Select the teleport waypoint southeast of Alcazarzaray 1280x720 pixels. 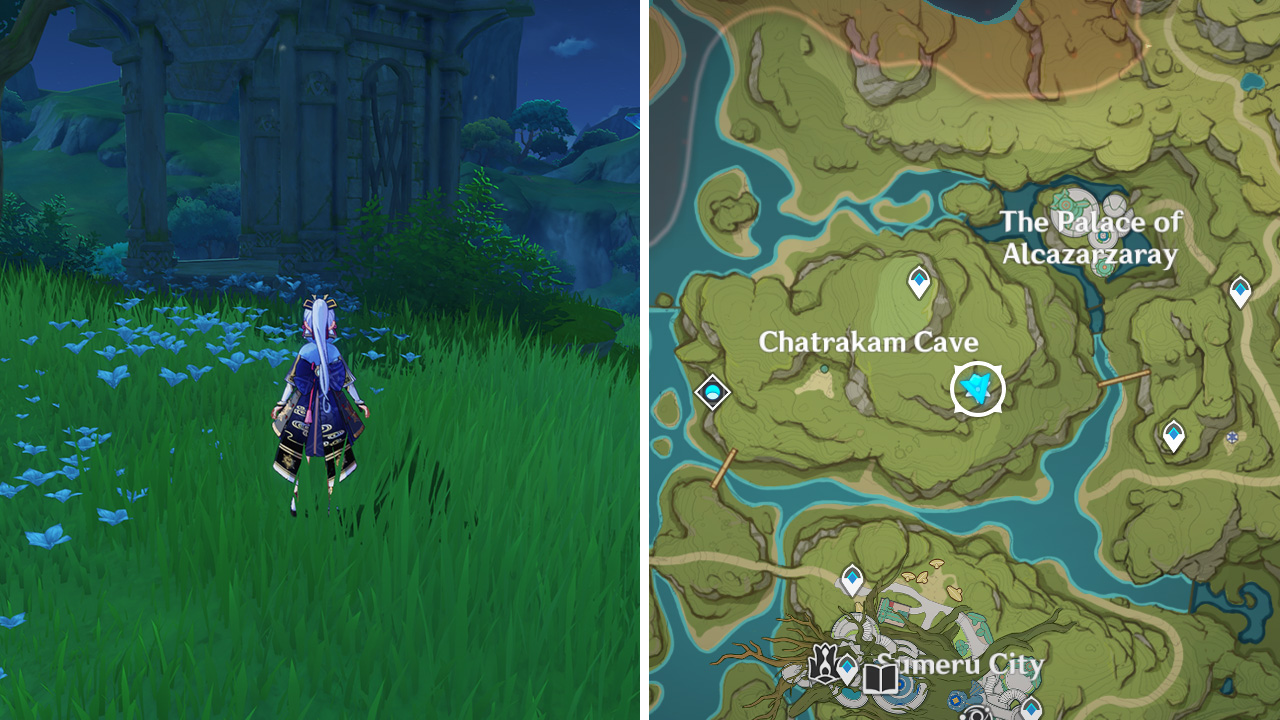pos(1174,432)
